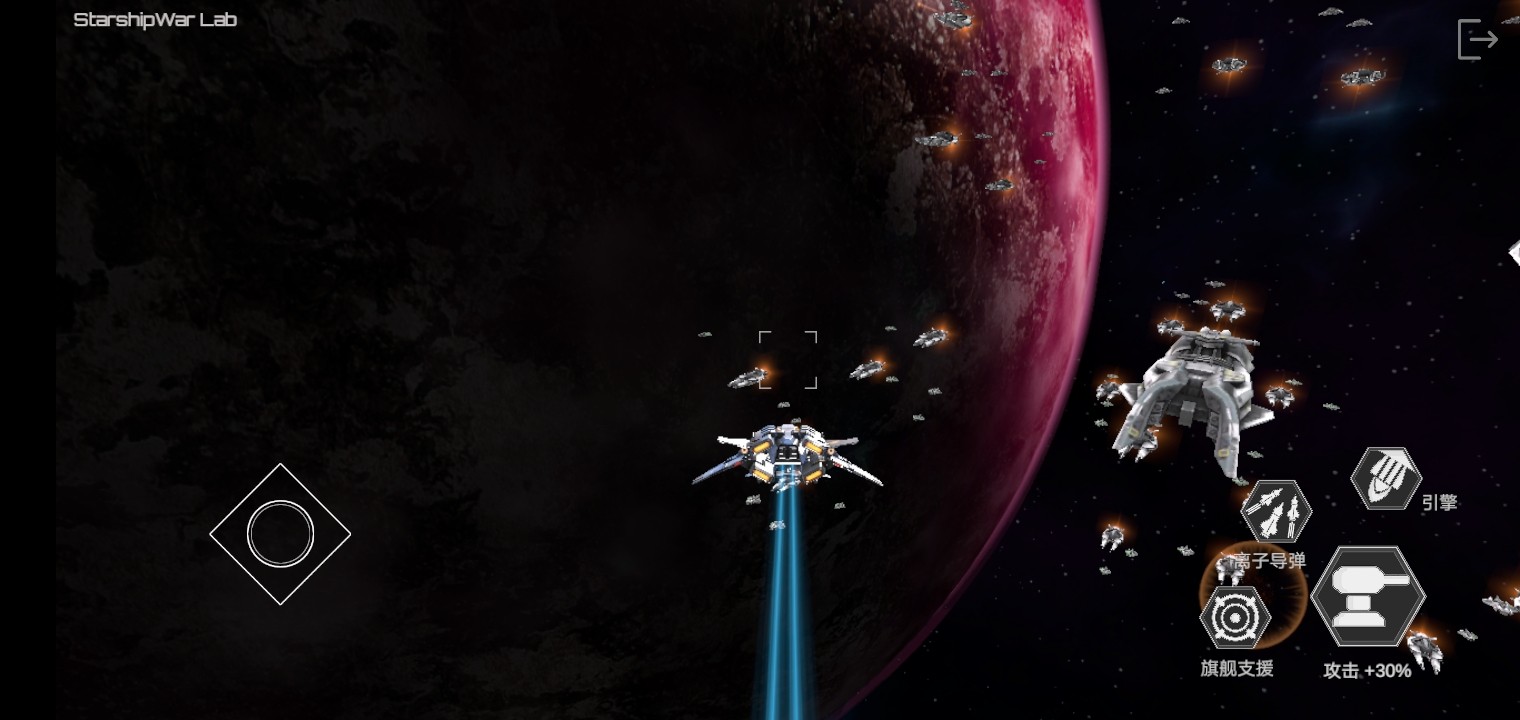Screen dimensions: 1520x720
Task: Tap the turret attack button
Action: pyautogui.click(x=1368, y=596)
